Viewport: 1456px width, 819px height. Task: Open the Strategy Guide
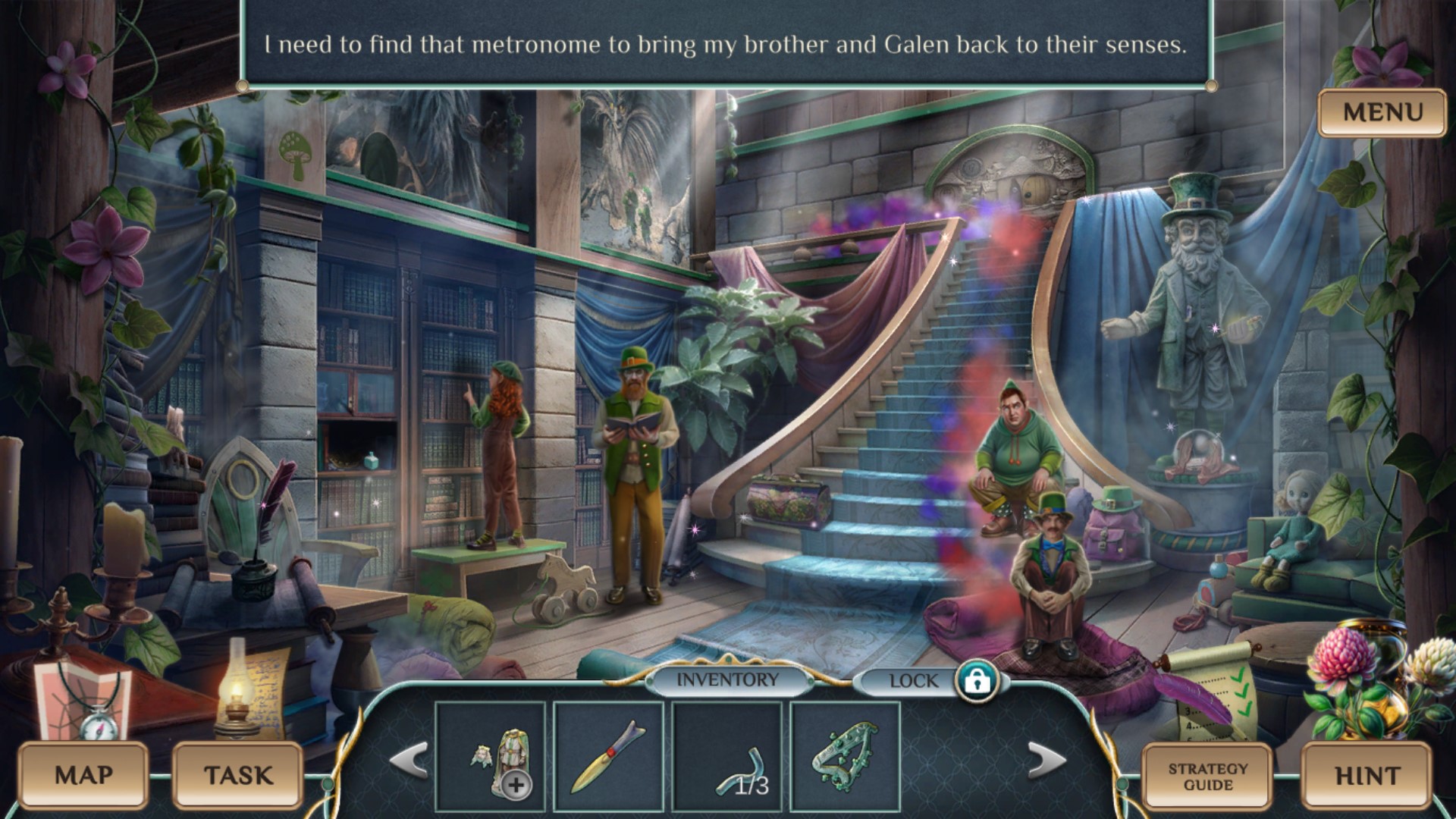[1207, 777]
